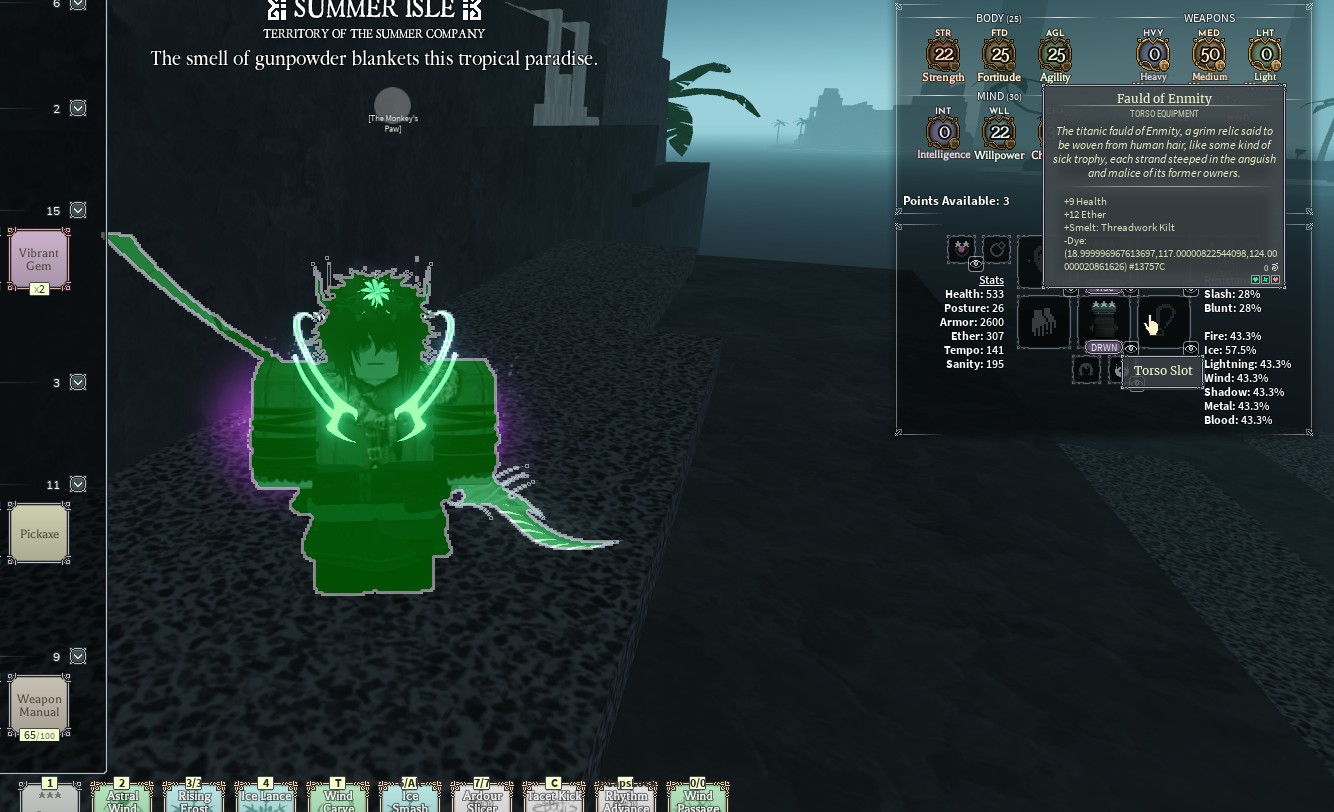Expand the inventory category above Vibrant Gem
The width and height of the screenshot is (1334, 812).
click(x=78, y=210)
